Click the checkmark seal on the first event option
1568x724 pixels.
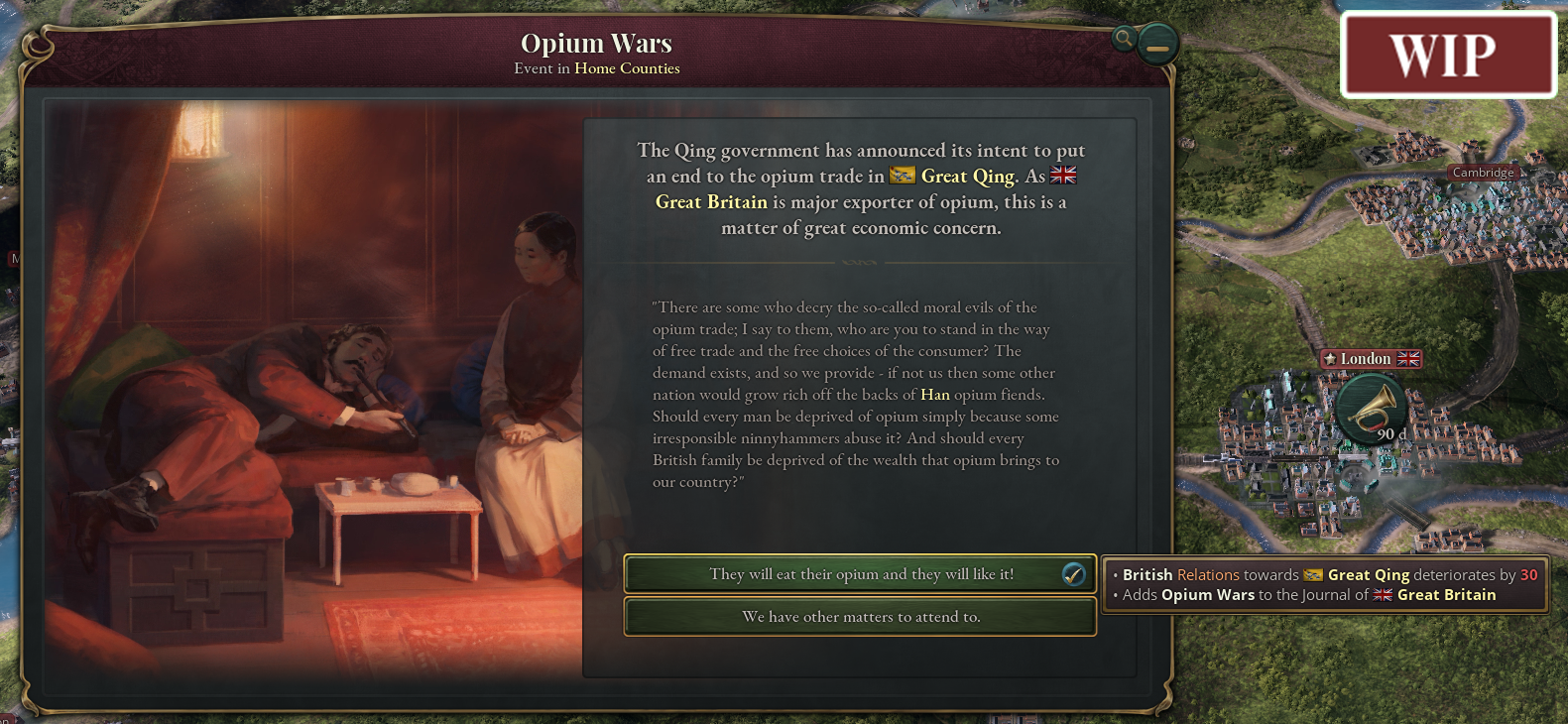tap(1073, 573)
